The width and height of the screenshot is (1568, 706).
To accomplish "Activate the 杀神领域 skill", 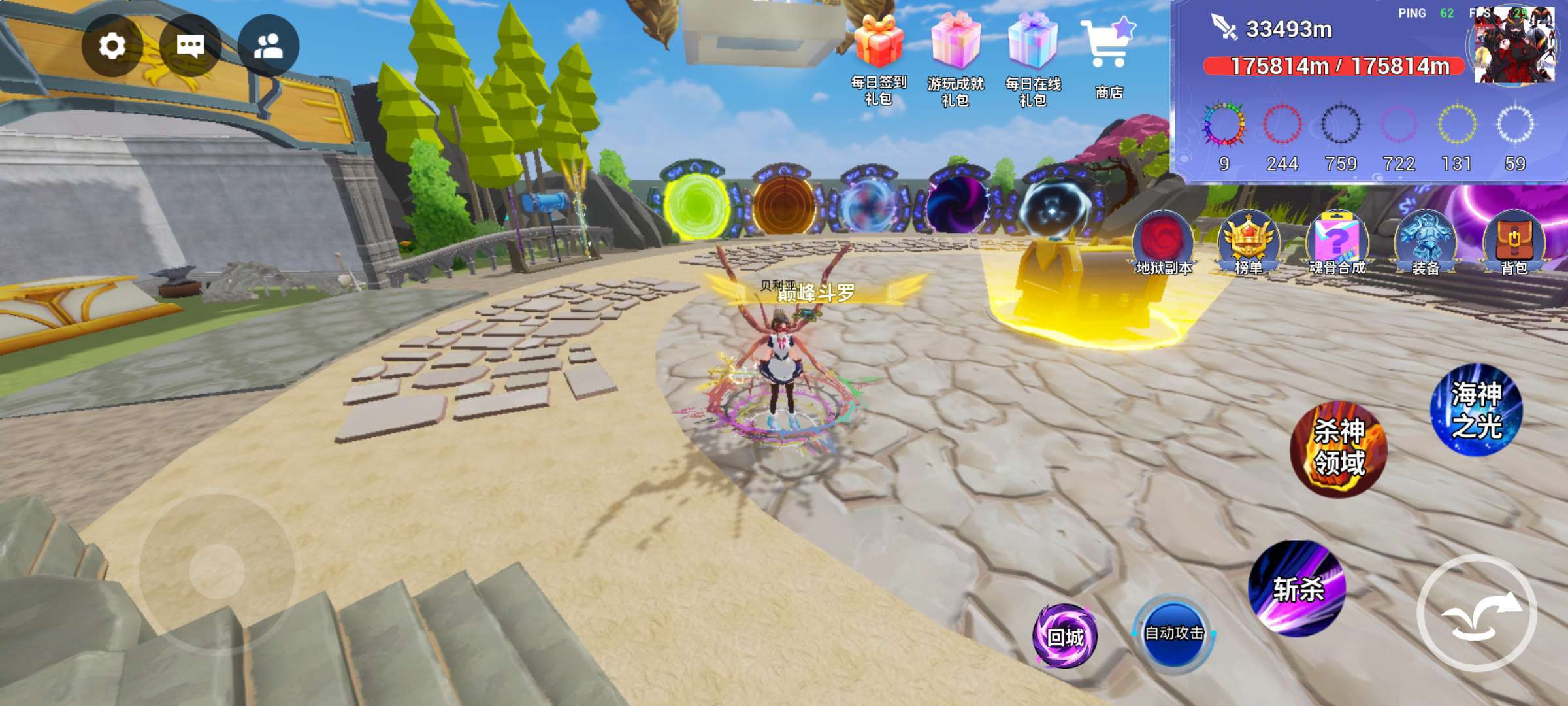I will pos(1339,448).
